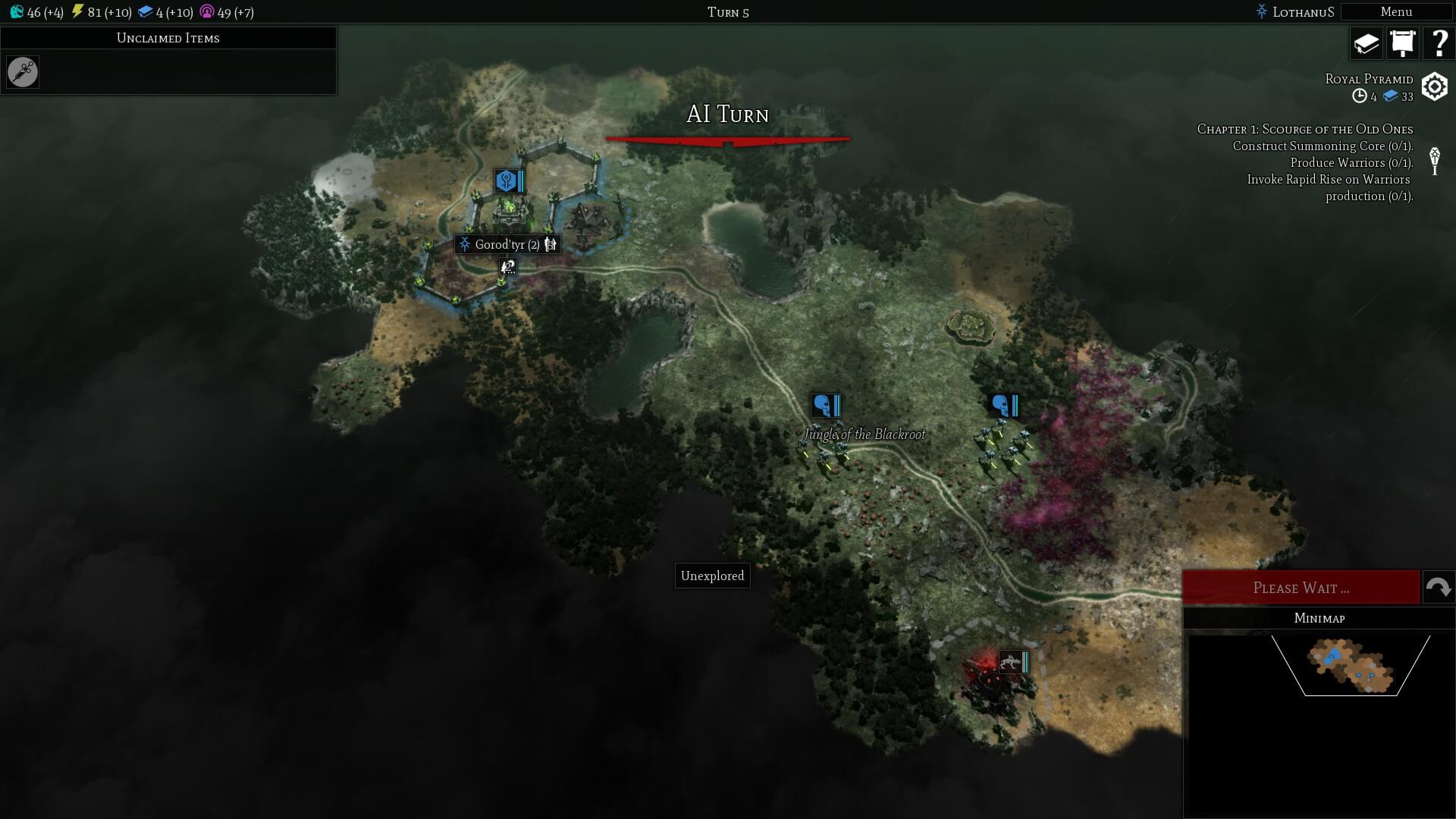Select the unclaimed item icon

click(23, 72)
